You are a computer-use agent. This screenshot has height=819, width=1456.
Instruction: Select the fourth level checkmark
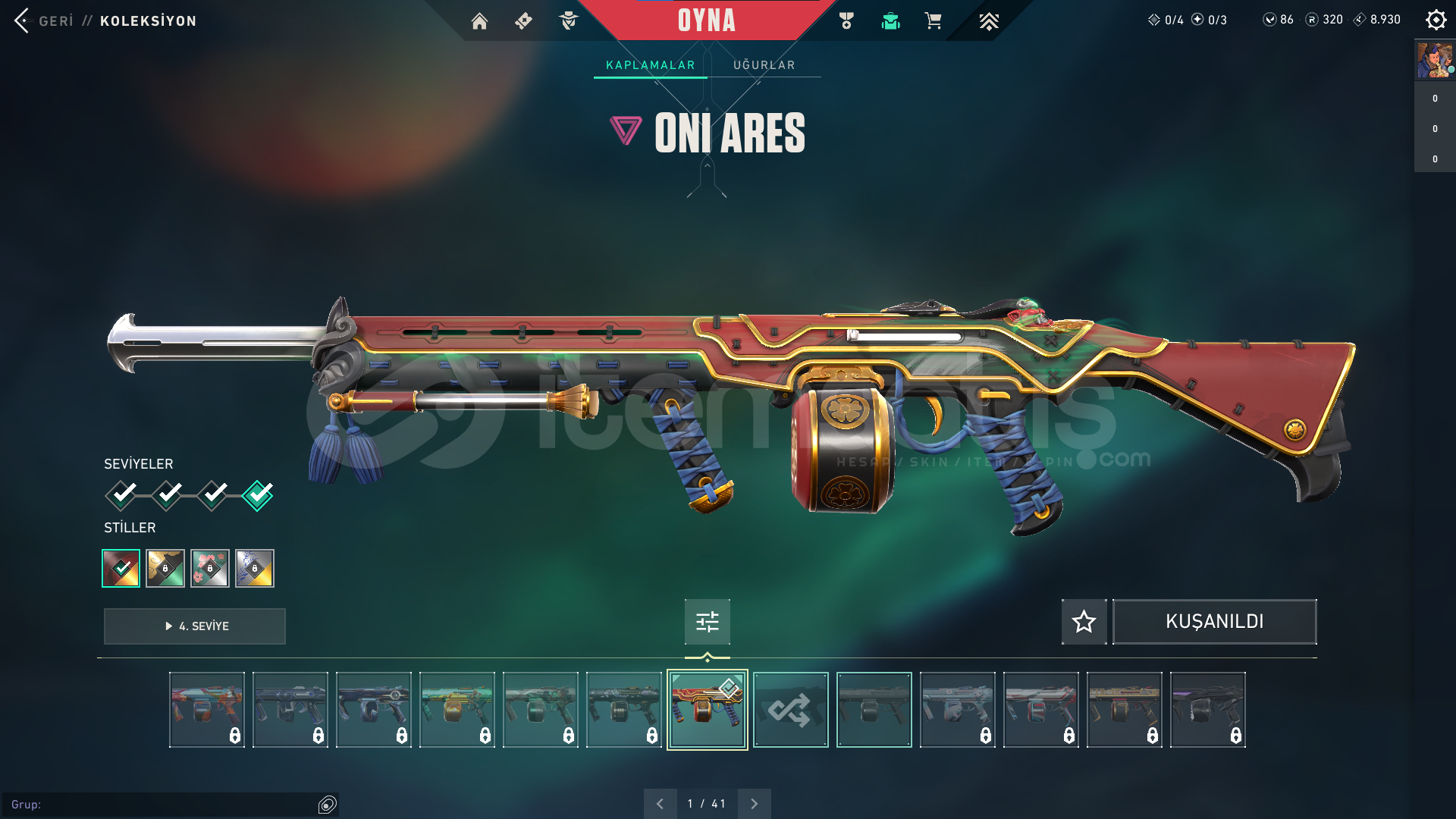tap(258, 495)
